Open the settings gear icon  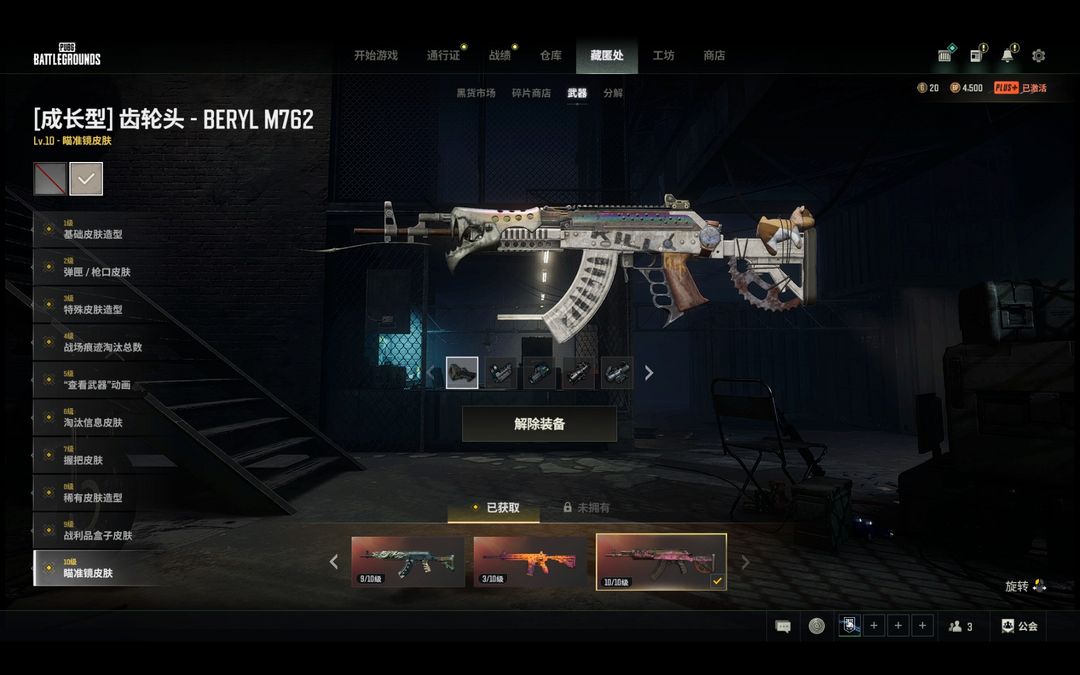coord(1038,56)
